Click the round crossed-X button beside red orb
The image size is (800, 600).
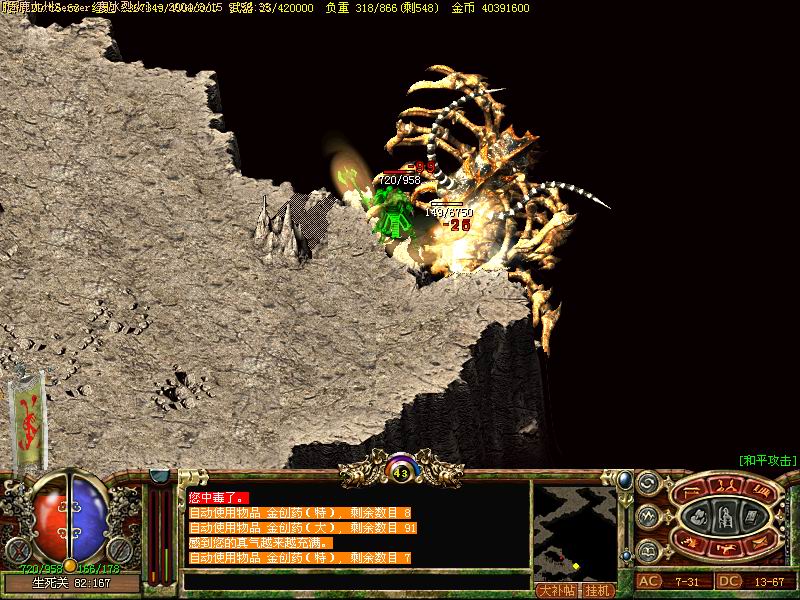[17, 549]
